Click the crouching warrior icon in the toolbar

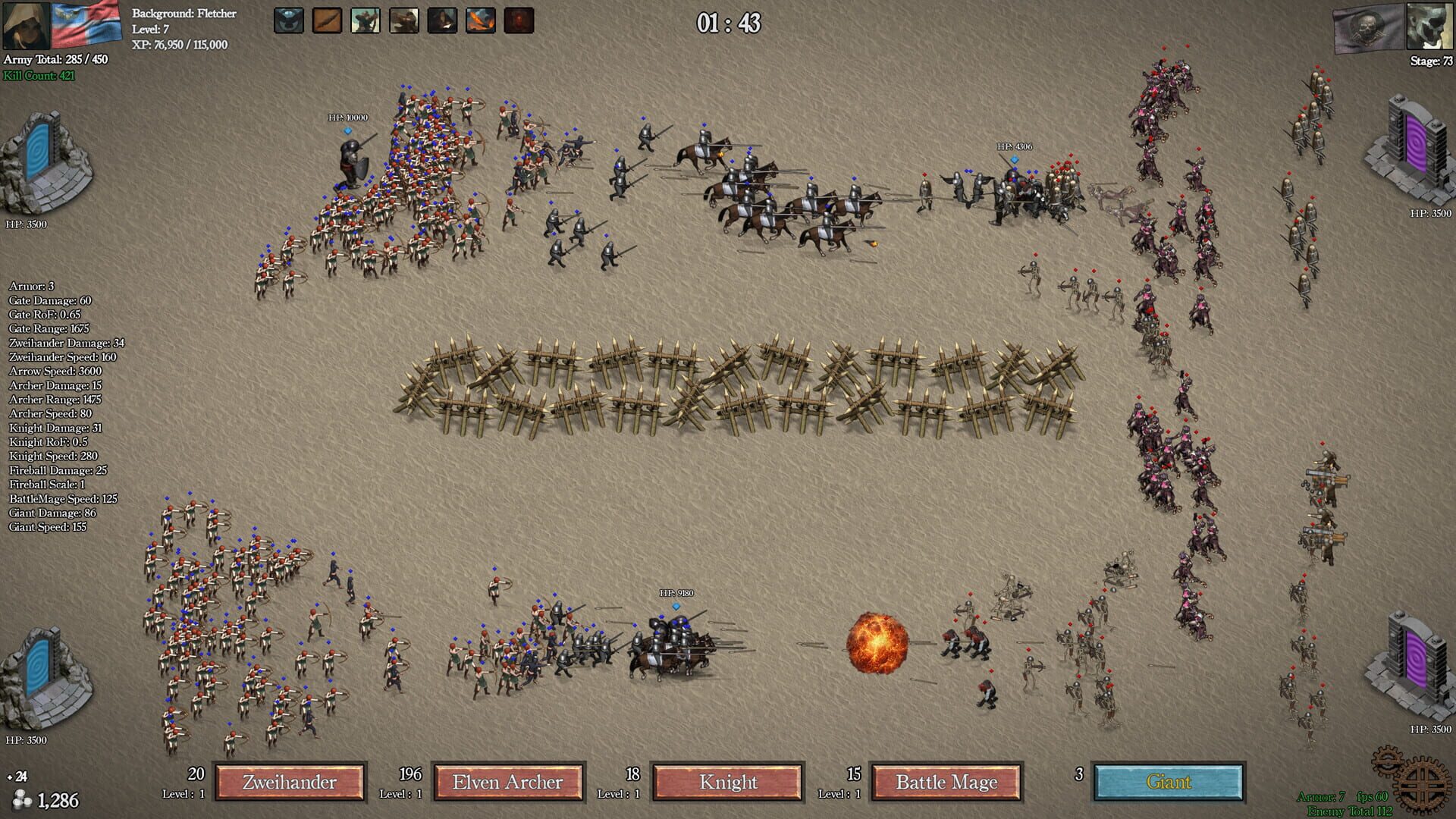404,20
